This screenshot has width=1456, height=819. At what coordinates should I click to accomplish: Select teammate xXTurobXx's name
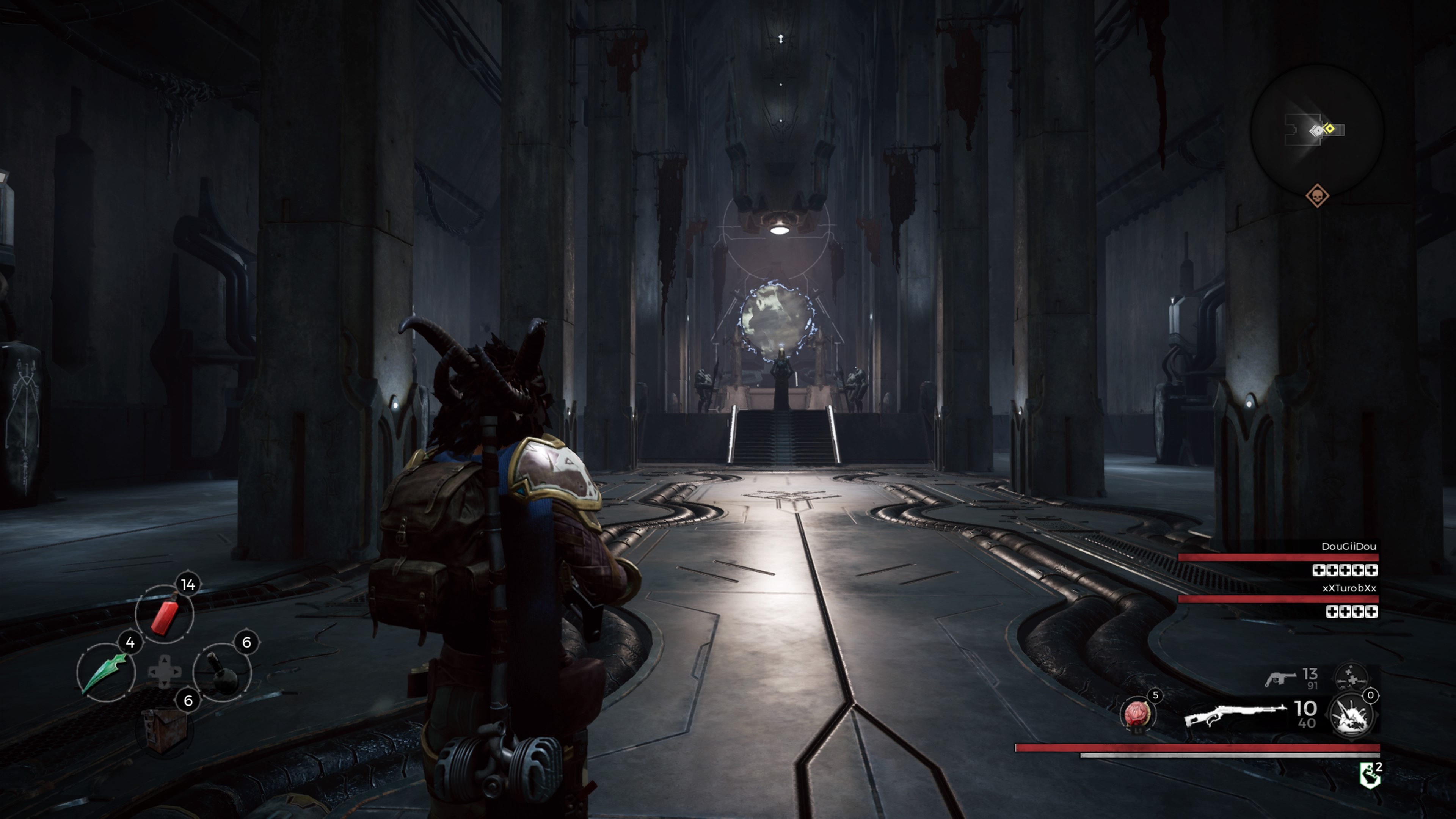pyautogui.click(x=1349, y=588)
